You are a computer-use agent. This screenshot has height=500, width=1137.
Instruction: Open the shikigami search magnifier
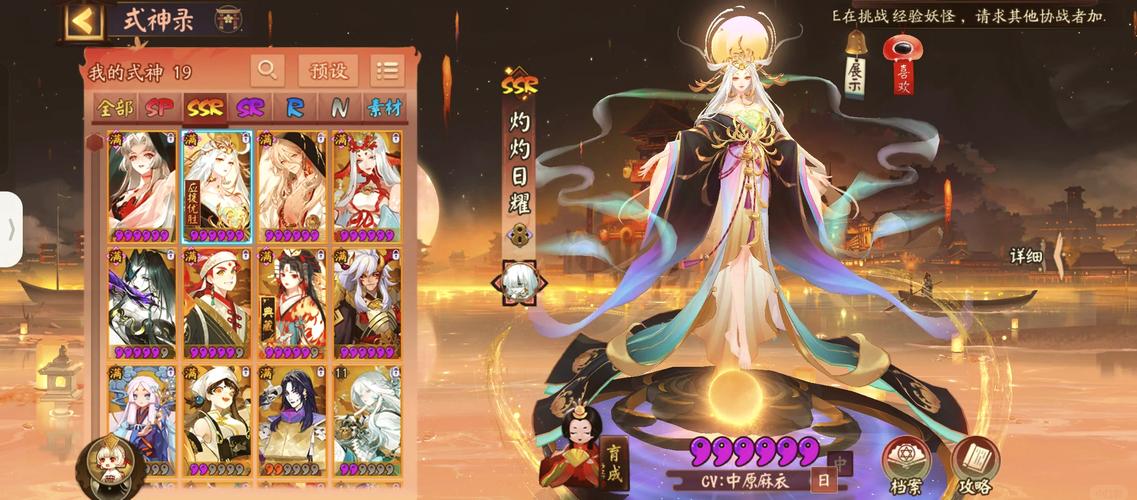[267, 70]
